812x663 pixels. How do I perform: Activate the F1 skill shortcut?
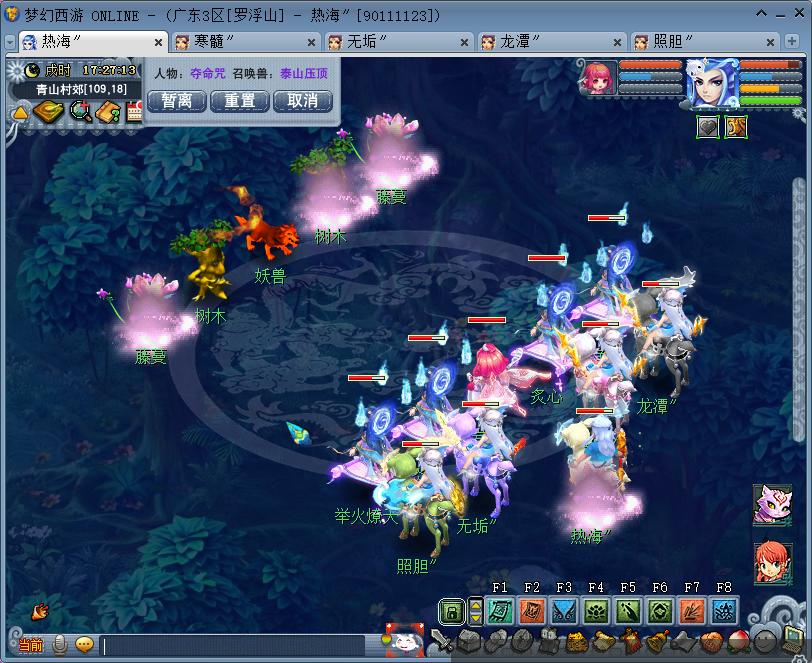point(500,610)
